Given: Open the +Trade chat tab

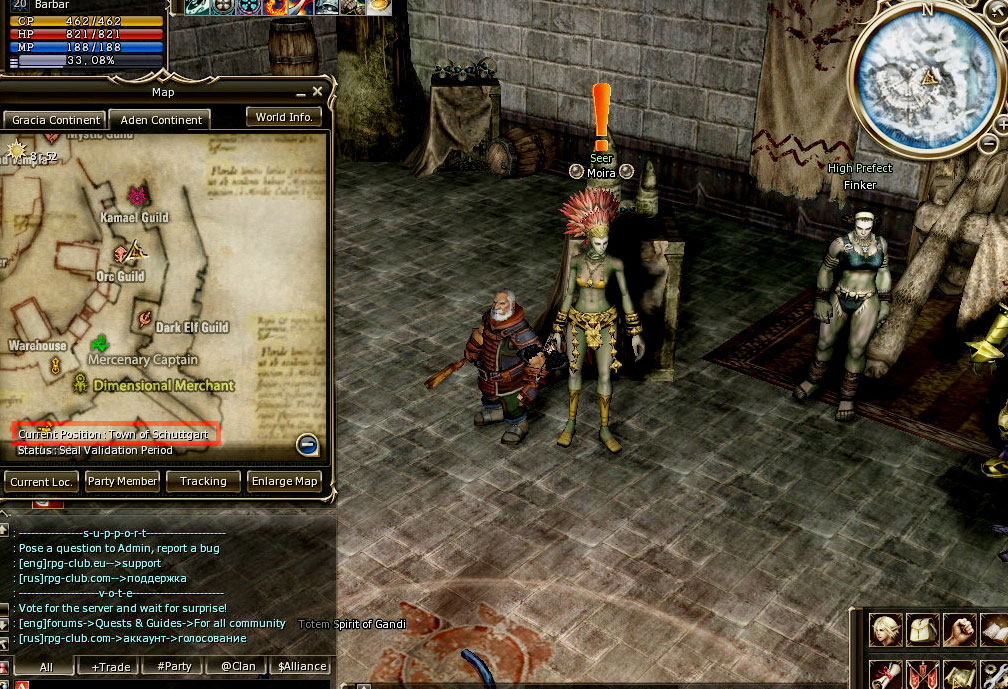Looking at the screenshot, I should [110, 666].
